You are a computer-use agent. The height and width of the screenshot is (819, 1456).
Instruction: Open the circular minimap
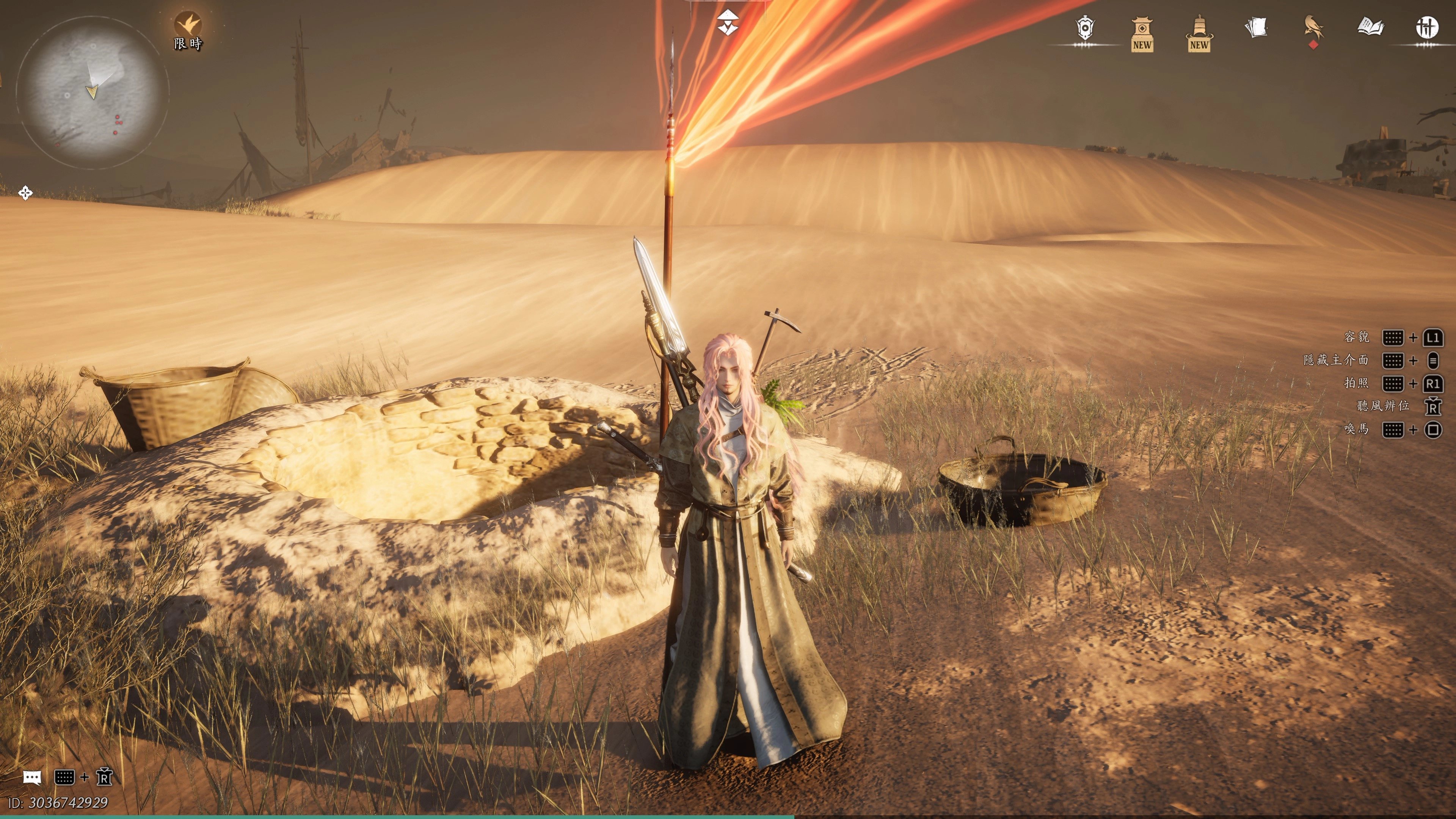click(x=92, y=92)
